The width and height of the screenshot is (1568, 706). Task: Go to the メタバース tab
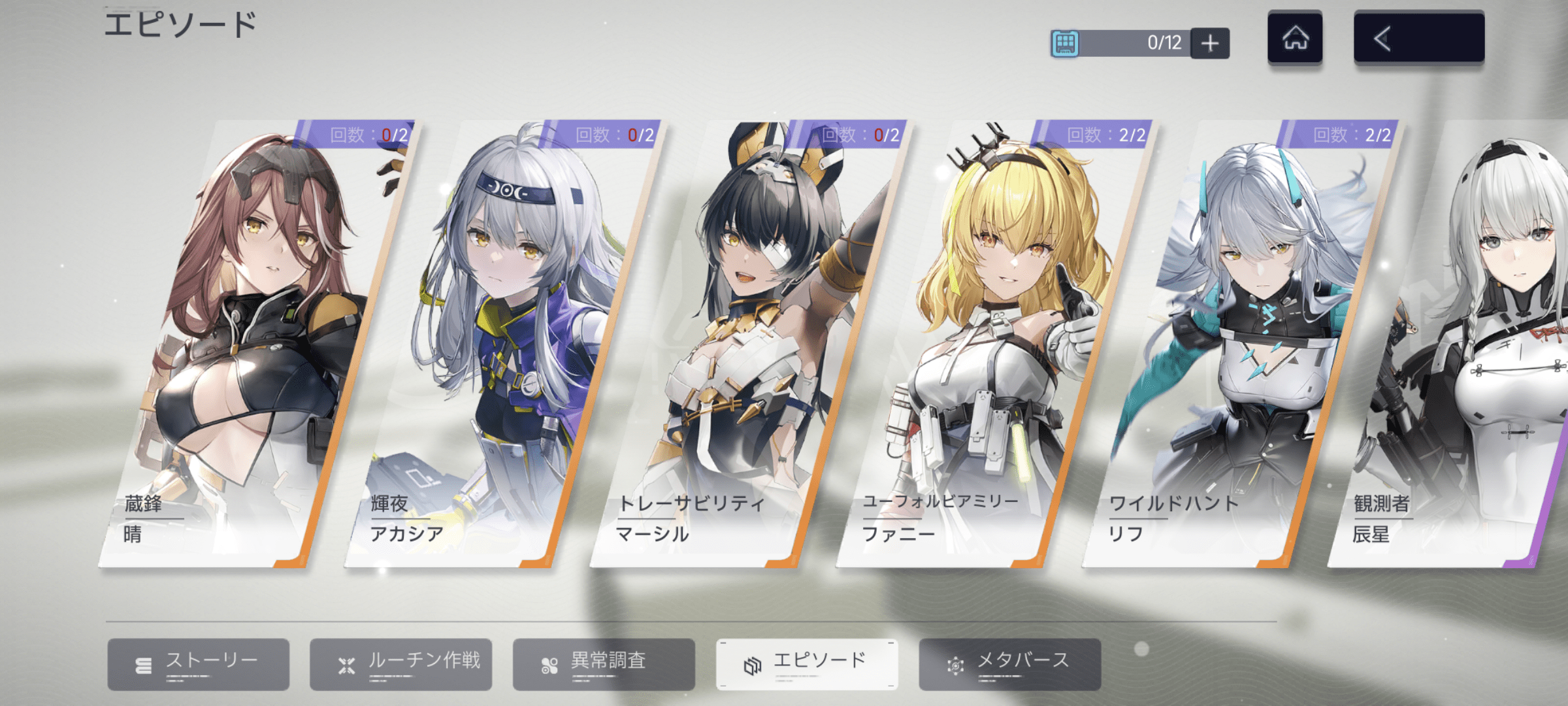(x=1010, y=664)
